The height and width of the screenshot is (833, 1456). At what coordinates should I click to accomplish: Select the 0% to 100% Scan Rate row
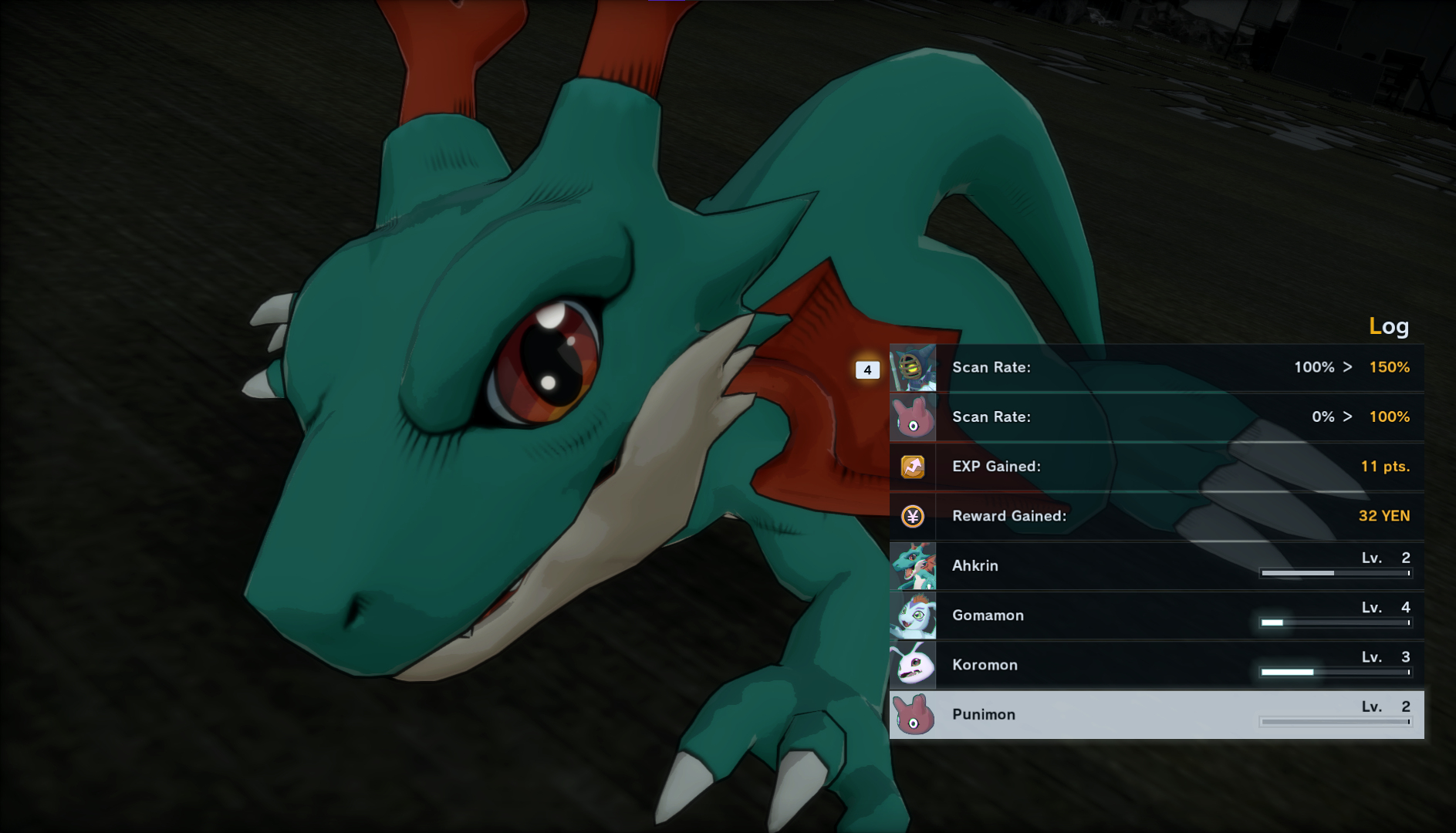(x=1156, y=417)
